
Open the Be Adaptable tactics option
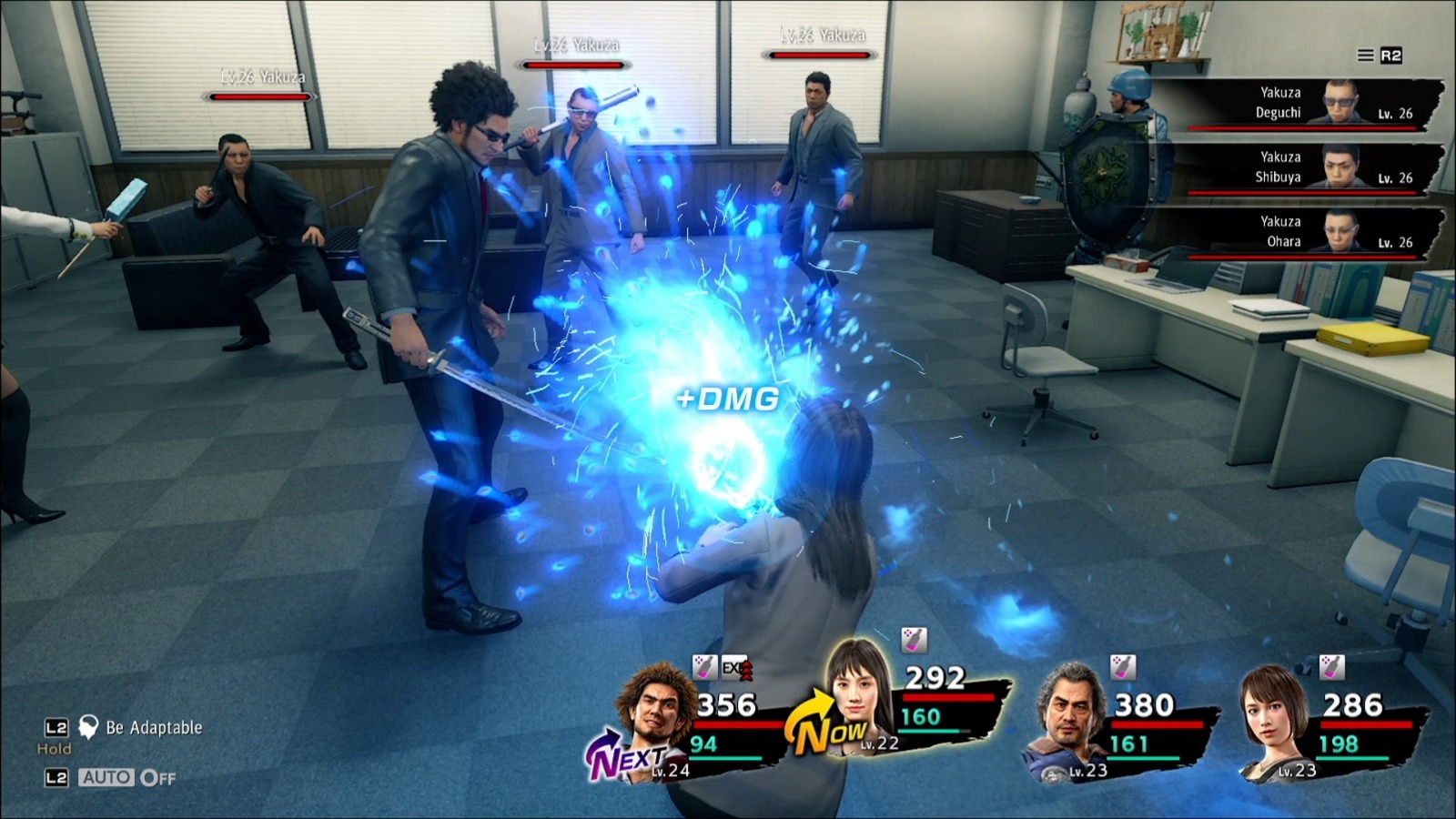(153, 728)
